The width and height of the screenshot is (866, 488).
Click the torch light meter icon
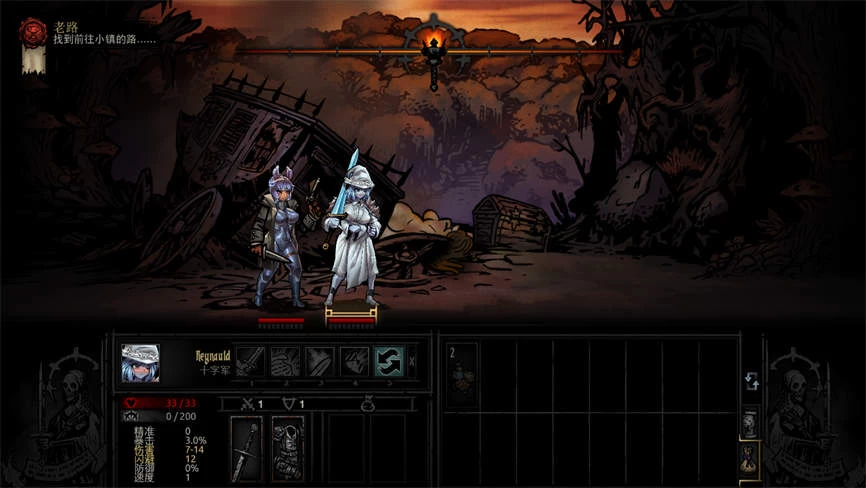pyautogui.click(x=433, y=44)
